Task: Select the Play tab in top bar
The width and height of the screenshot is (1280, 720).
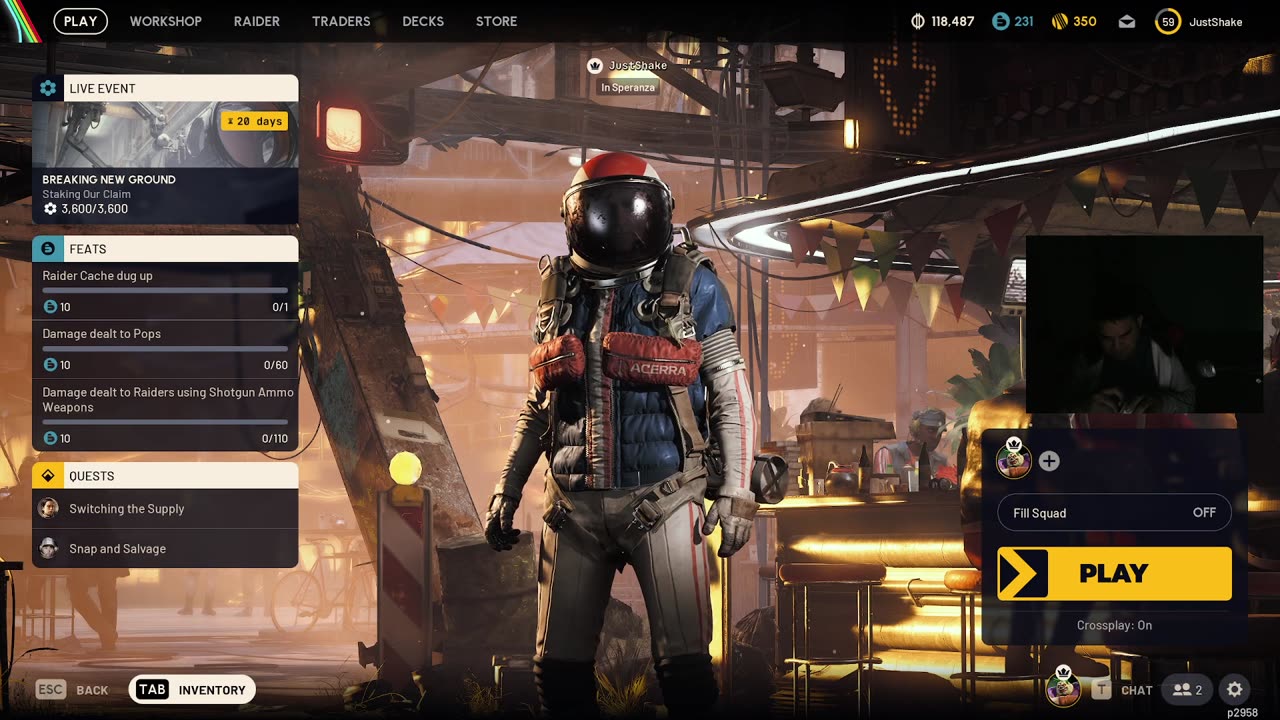Action: pyautogui.click(x=81, y=21)
